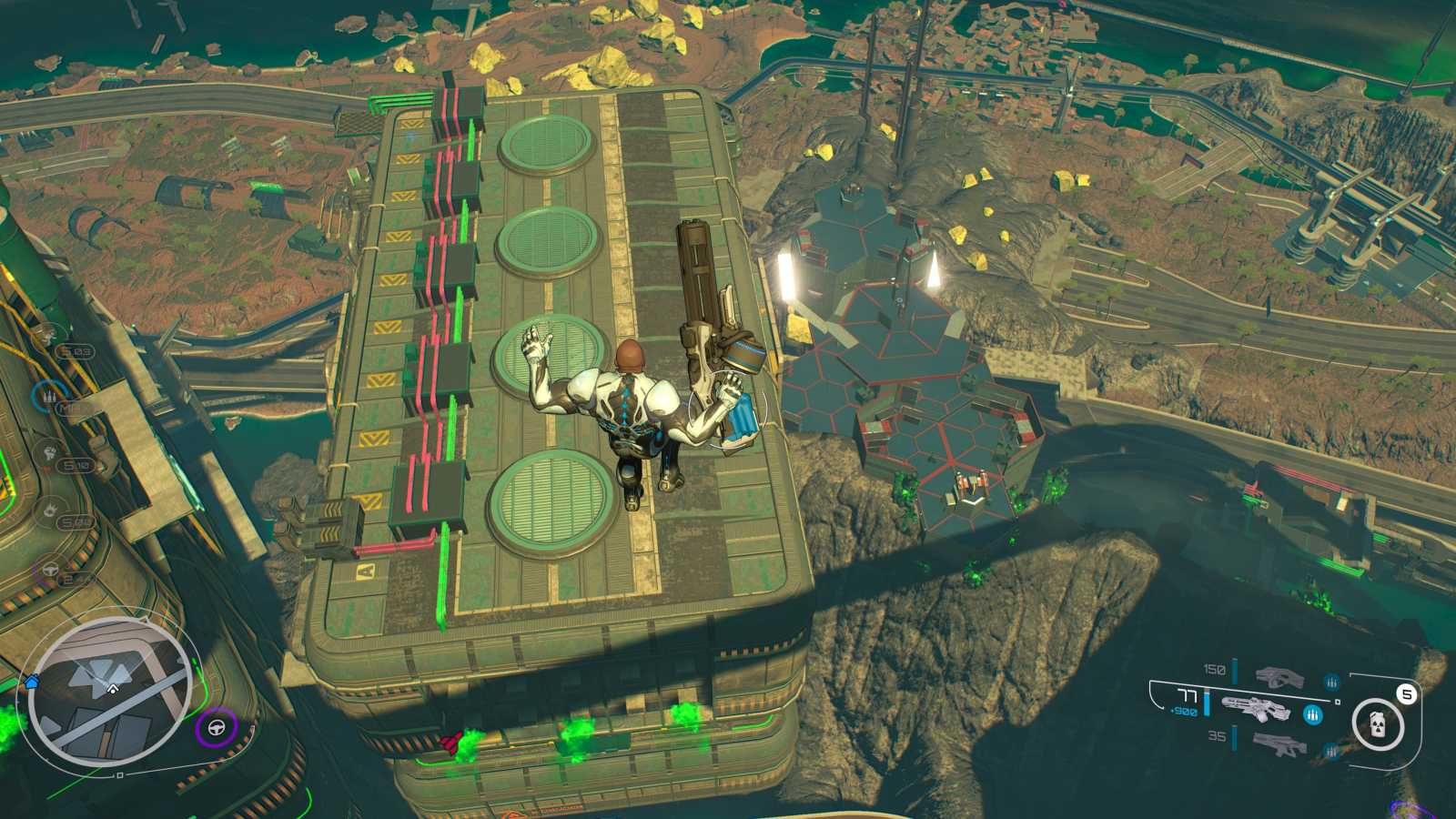Select the explosives skill icon
Viewport: 1456px width, 819px height.
[50, 507]
